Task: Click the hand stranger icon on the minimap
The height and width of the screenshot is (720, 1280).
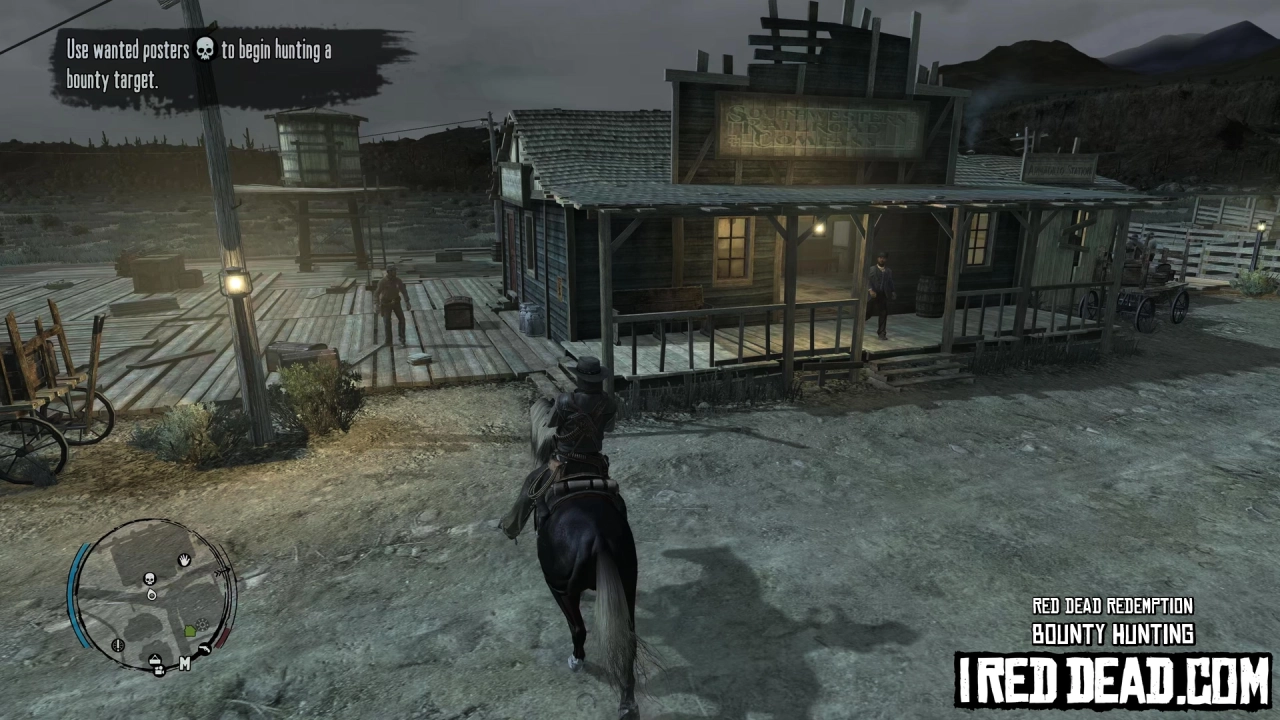Action: point(184,560)
